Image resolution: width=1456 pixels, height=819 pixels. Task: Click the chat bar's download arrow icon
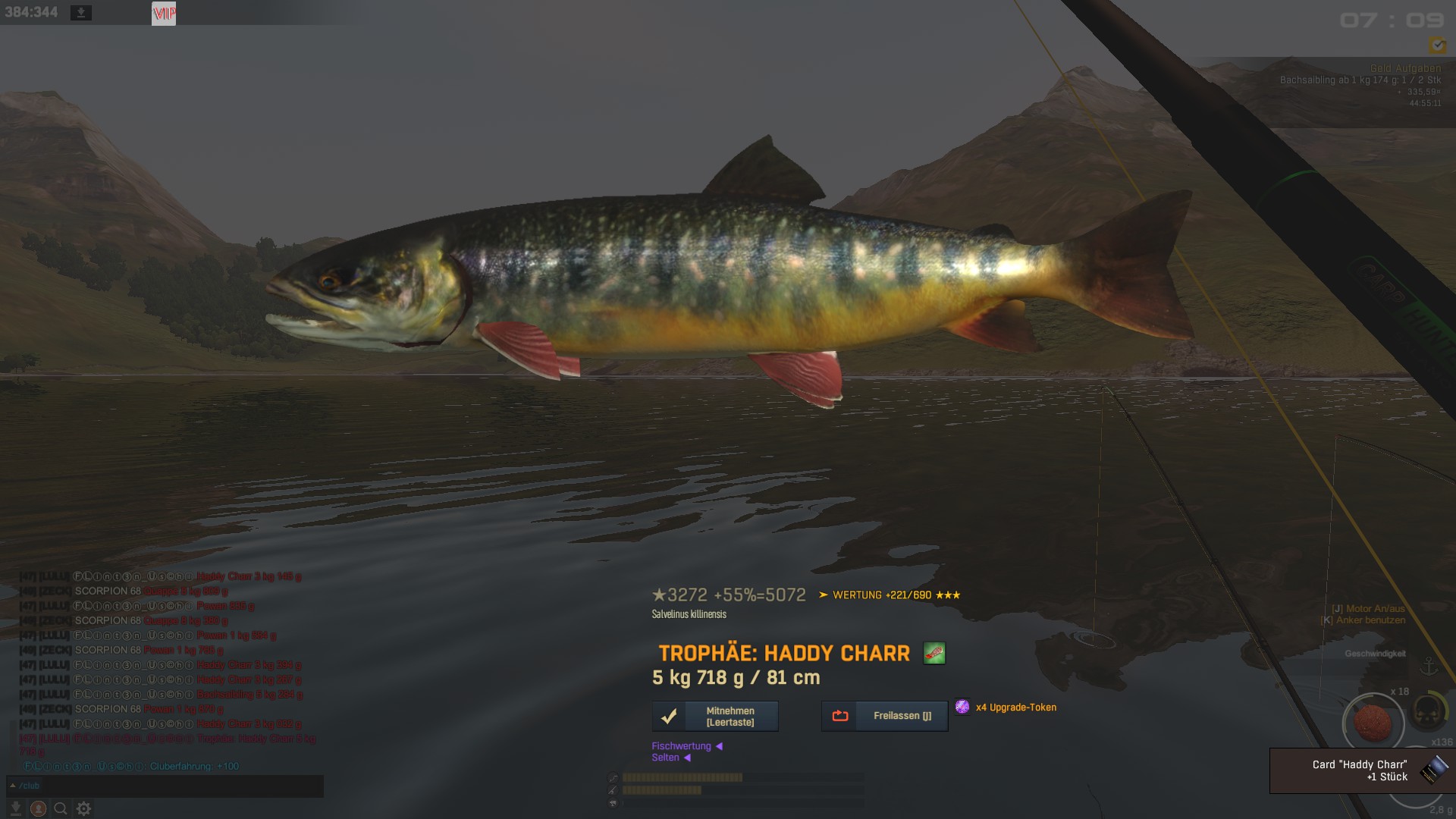click(16, 808)
